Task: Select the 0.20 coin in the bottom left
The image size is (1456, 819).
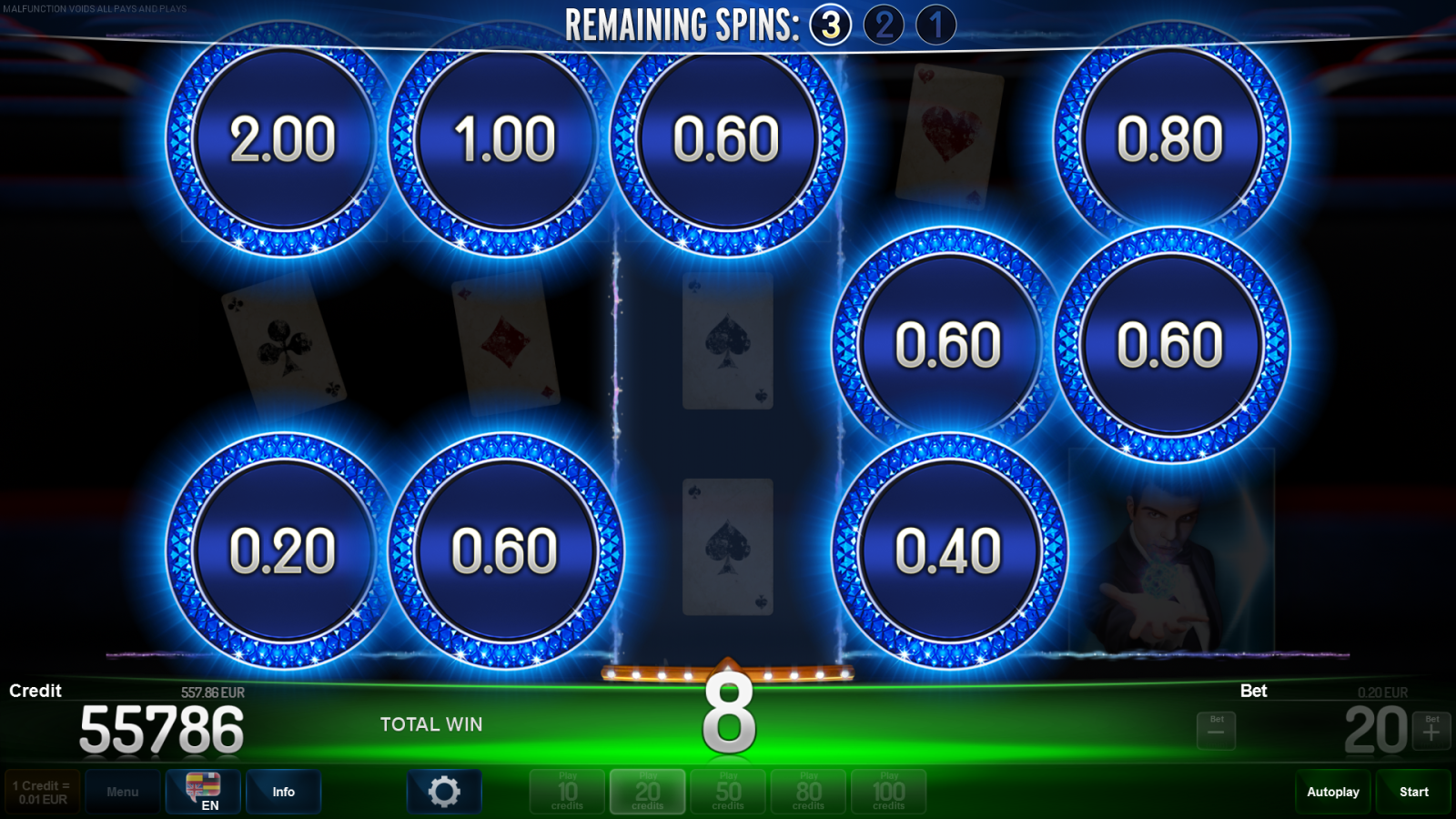Action: click(x=282, y=549)
